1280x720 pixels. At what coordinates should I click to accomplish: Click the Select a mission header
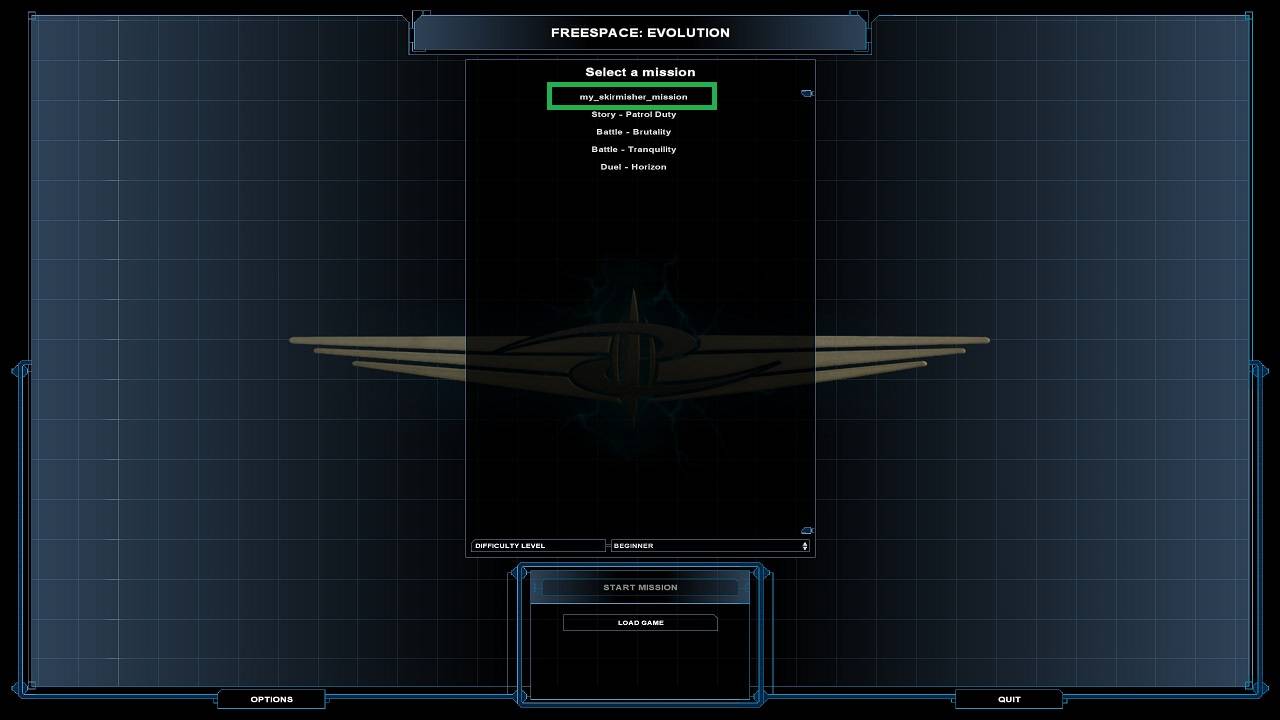(639, 71)
